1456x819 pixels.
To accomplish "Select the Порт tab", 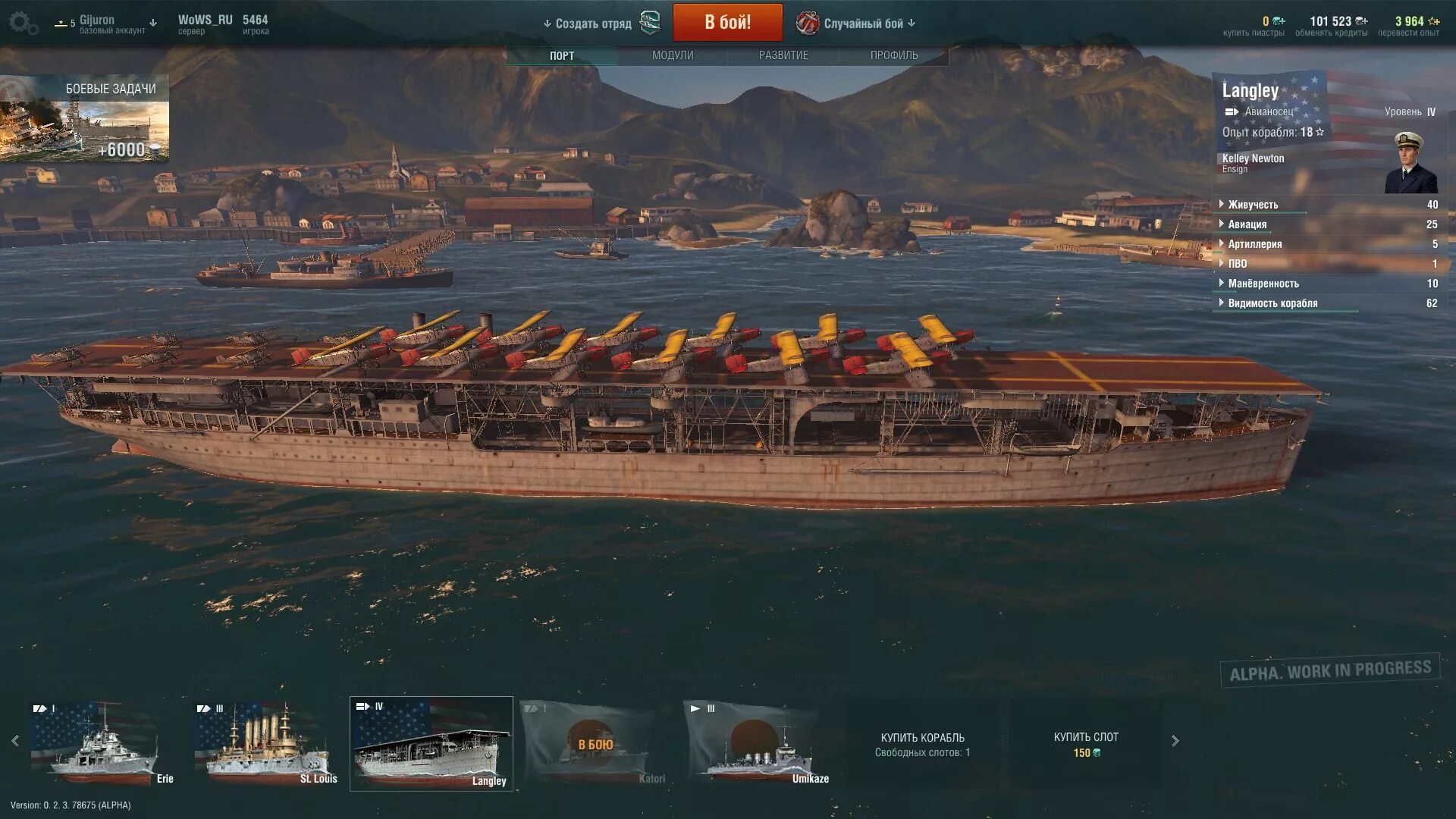I will pyautogui.click(x=562, y=55).
